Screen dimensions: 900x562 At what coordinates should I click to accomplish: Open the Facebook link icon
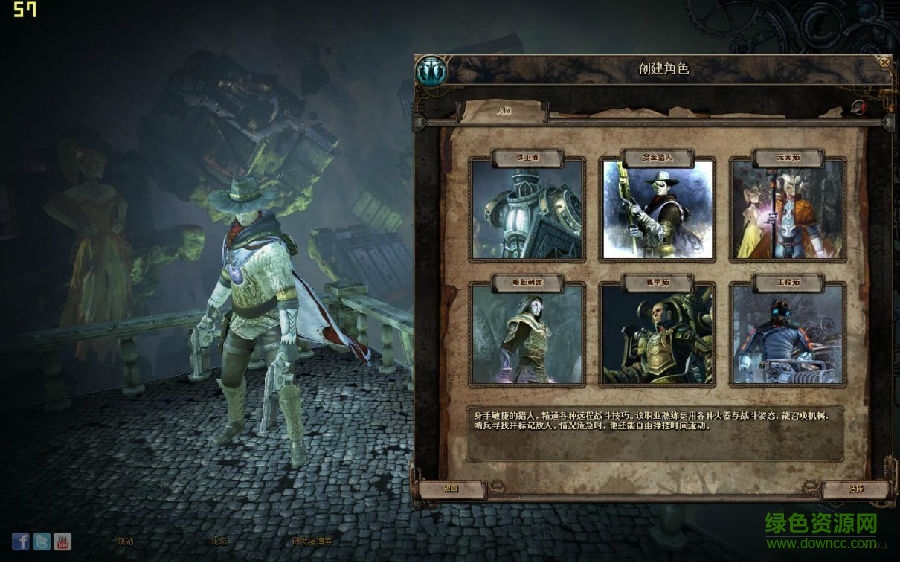pyautogui.click(x=21, y=541)
